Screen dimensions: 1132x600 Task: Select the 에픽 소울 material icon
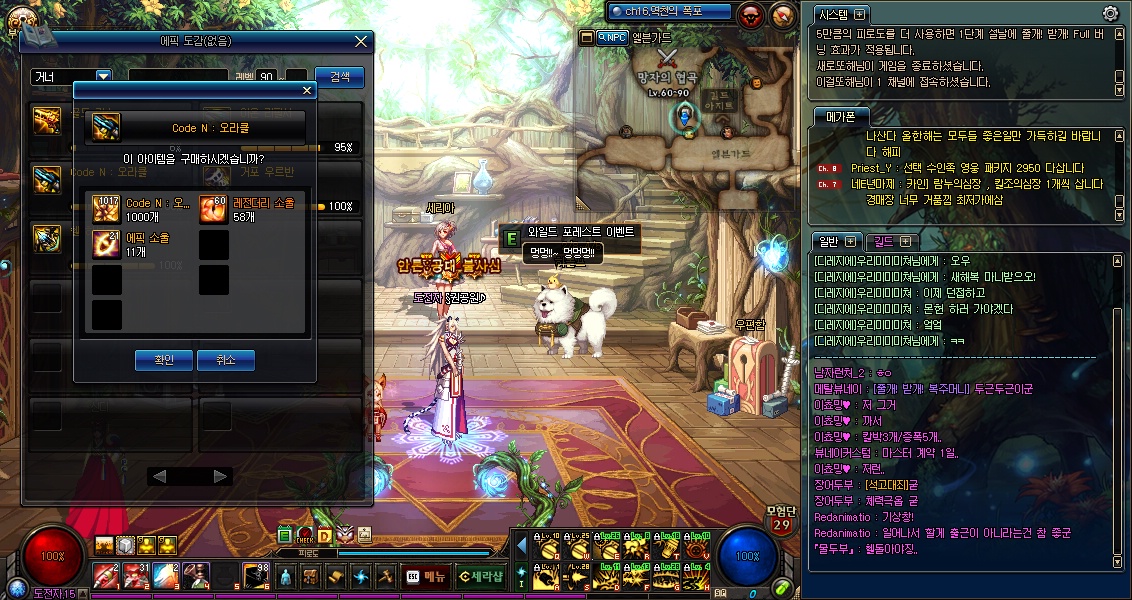[x=107, y=243]
